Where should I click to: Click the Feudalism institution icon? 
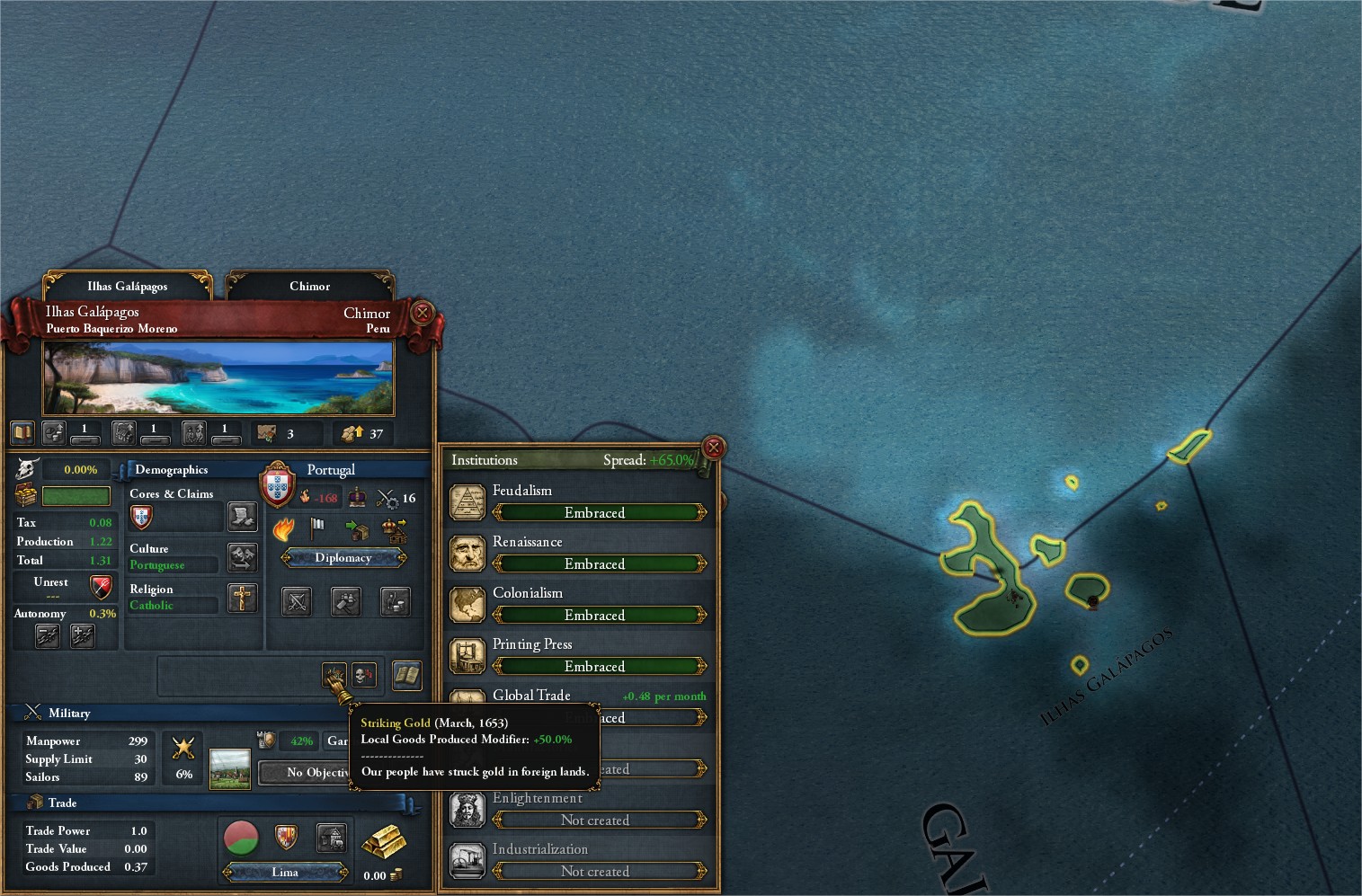[x=468, y=501]
